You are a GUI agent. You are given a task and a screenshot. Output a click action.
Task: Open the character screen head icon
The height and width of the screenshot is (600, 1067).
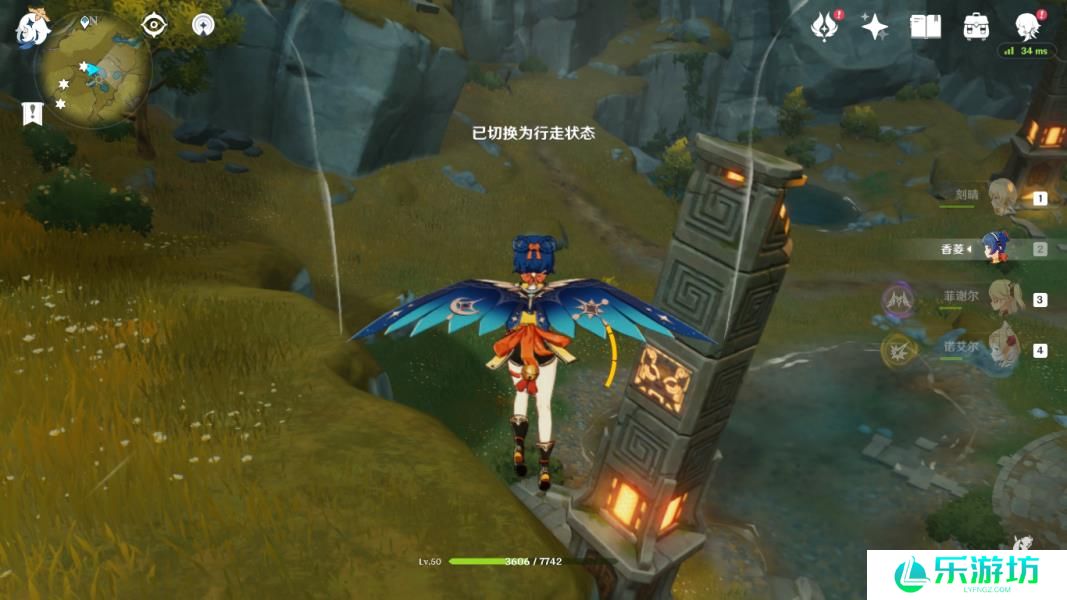[x=1027, y=26]
